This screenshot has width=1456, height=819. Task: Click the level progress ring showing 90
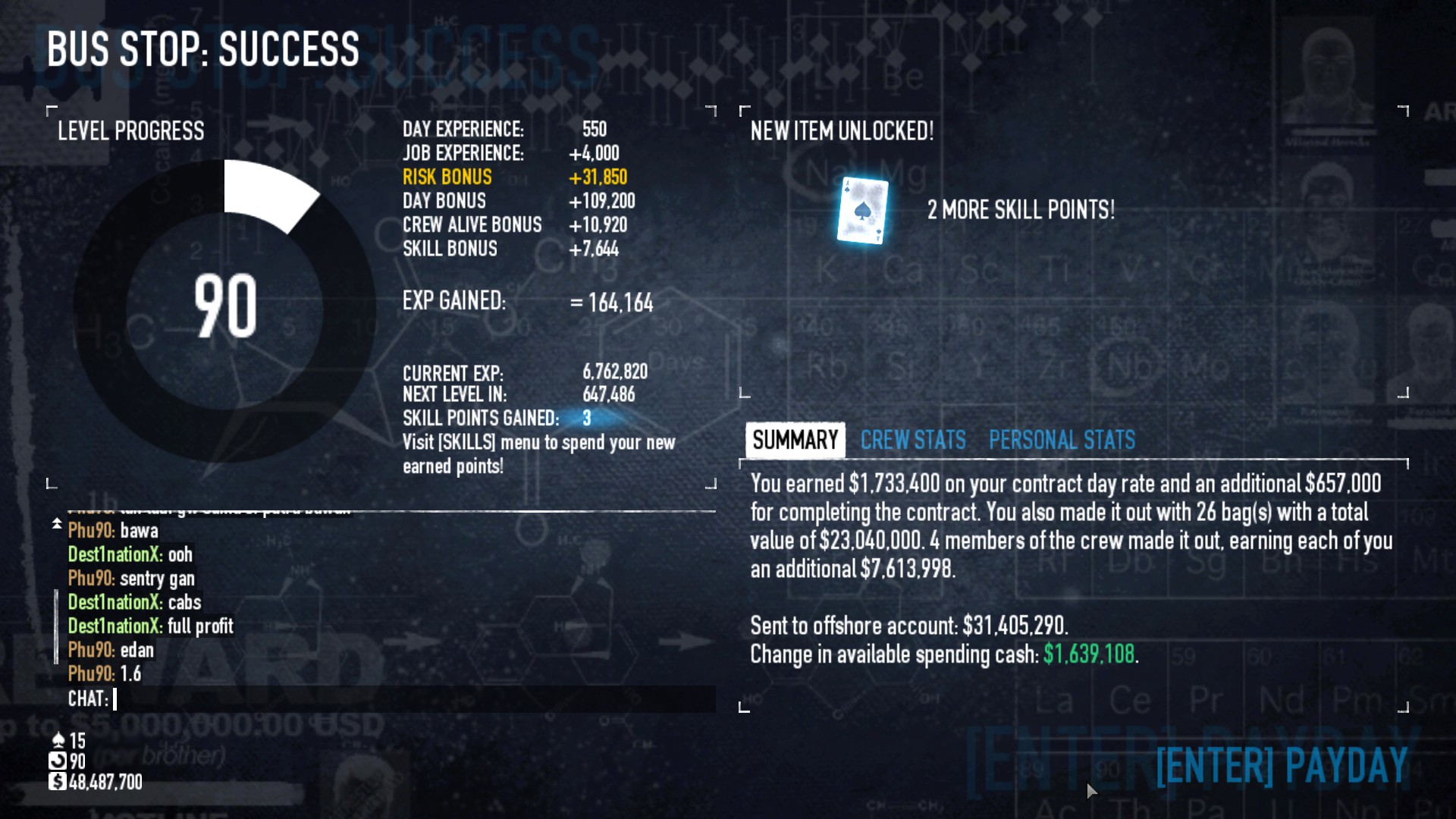227,306
